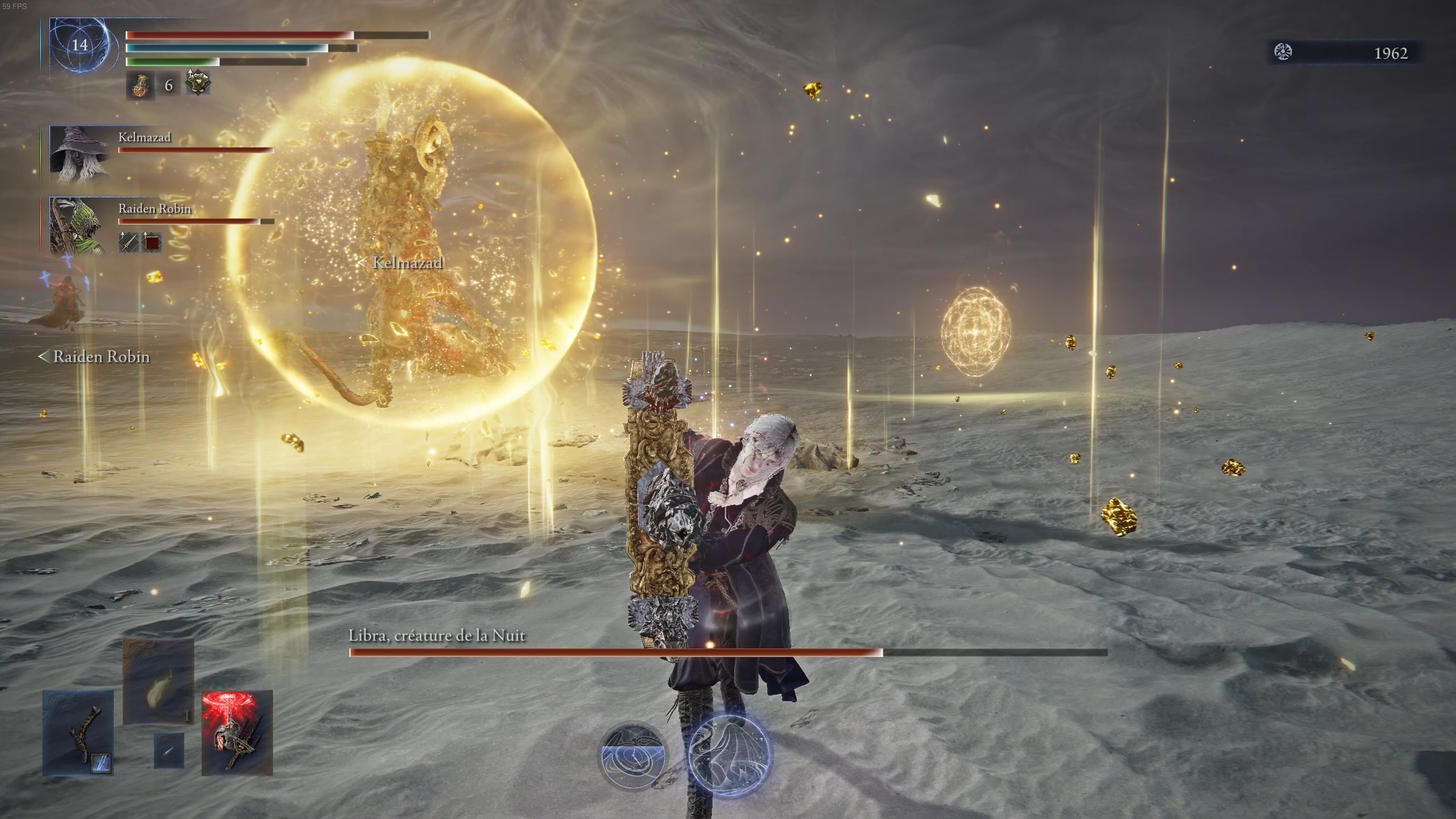Click the boss name Libra, créature de la Nuit
1456x819 pixels.
point(437,637)
